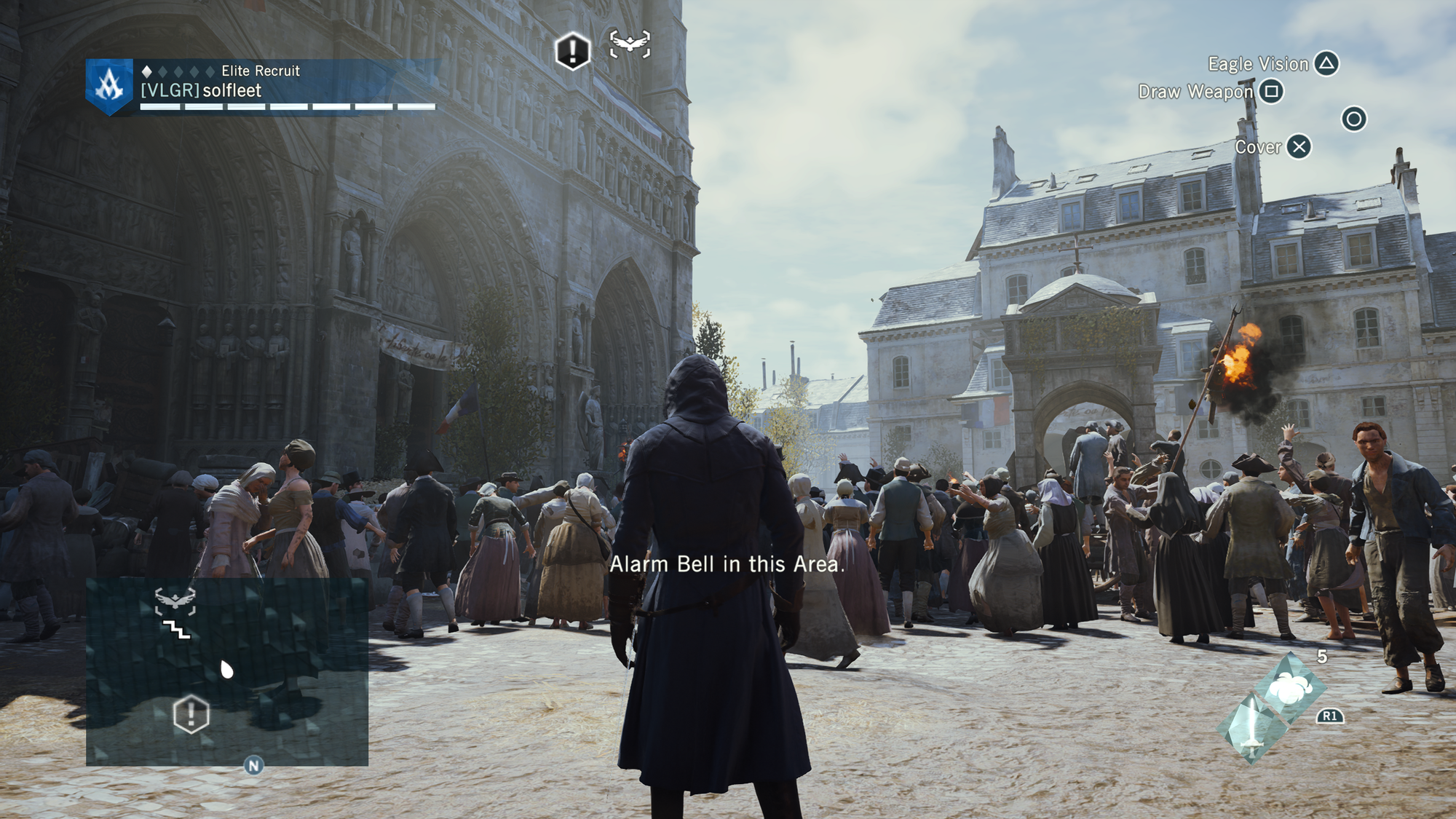Select the exclamation mission marker on the minimap
1456x819 pixels.
(x=191, y=714)
